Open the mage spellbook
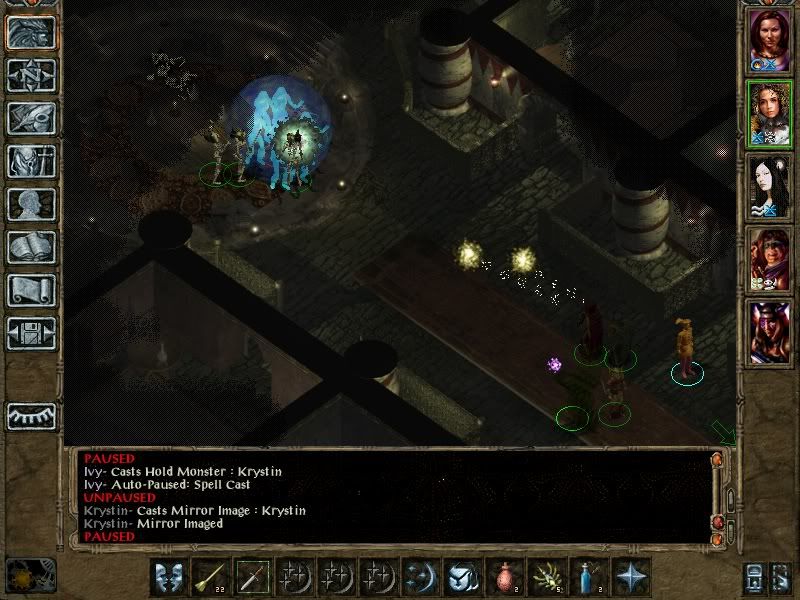This screenshot has height=600, width=800. pos(31,247)
